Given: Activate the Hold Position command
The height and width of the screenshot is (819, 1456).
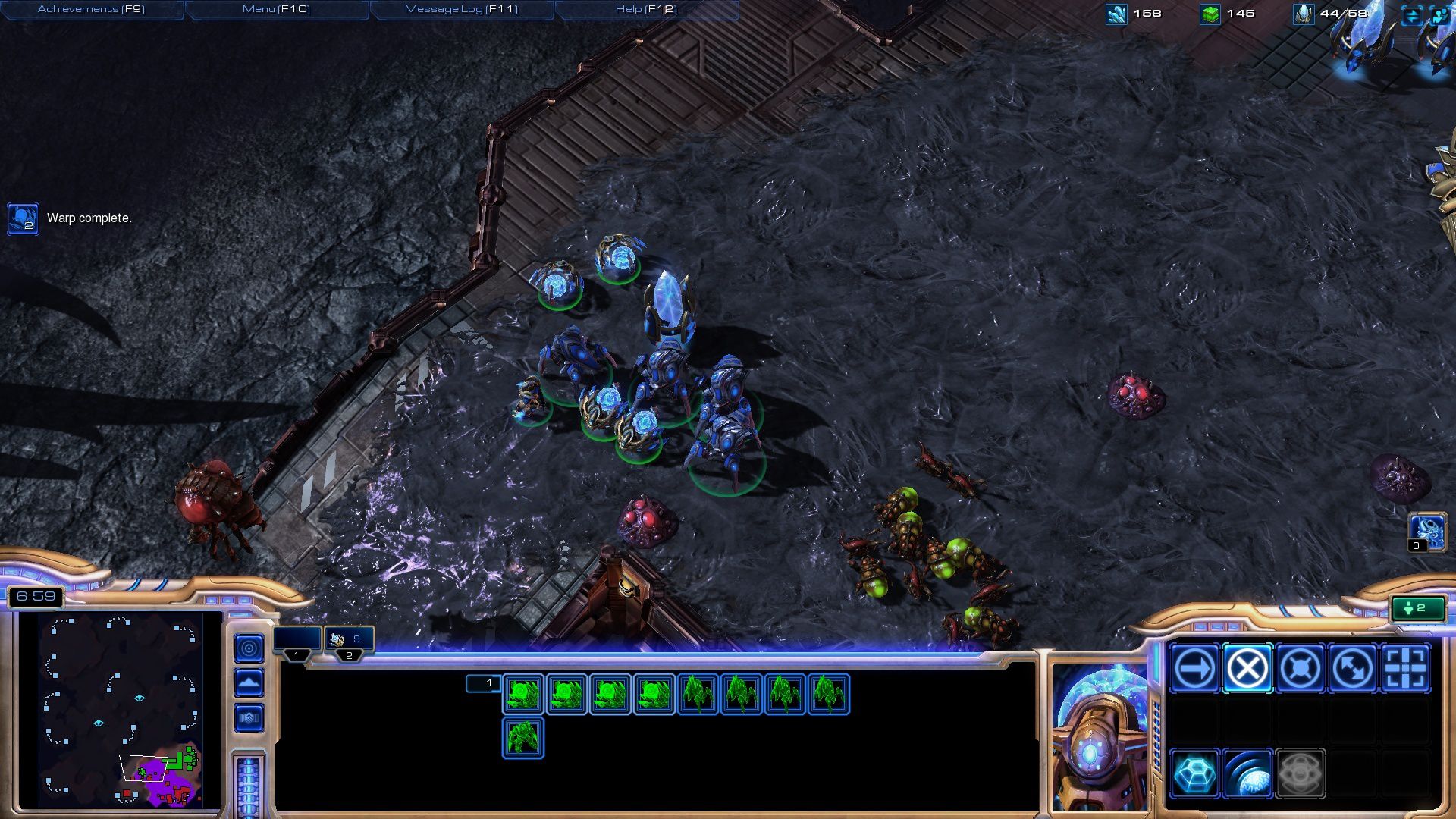Looking at the screenshot, I should coord(1300,668).
